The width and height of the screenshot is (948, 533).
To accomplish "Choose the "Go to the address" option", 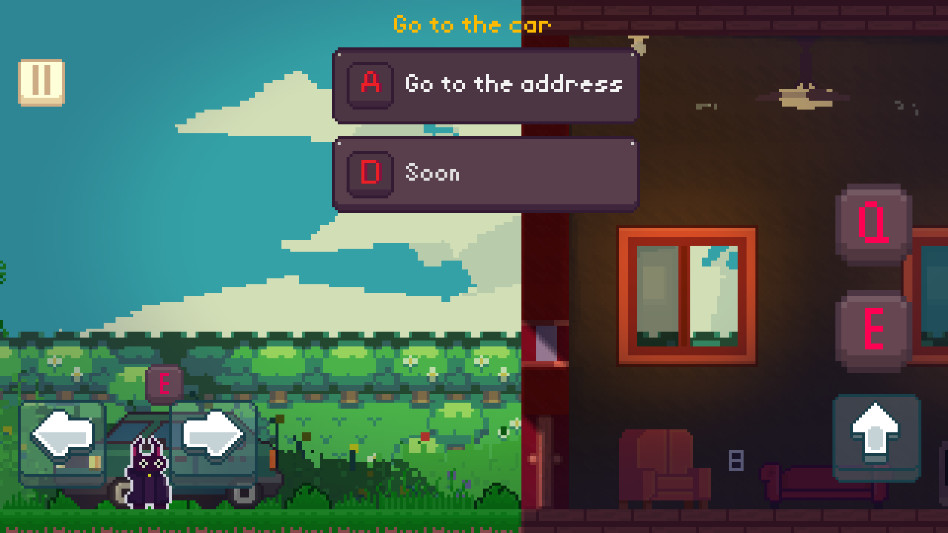I will click(485, 85).
